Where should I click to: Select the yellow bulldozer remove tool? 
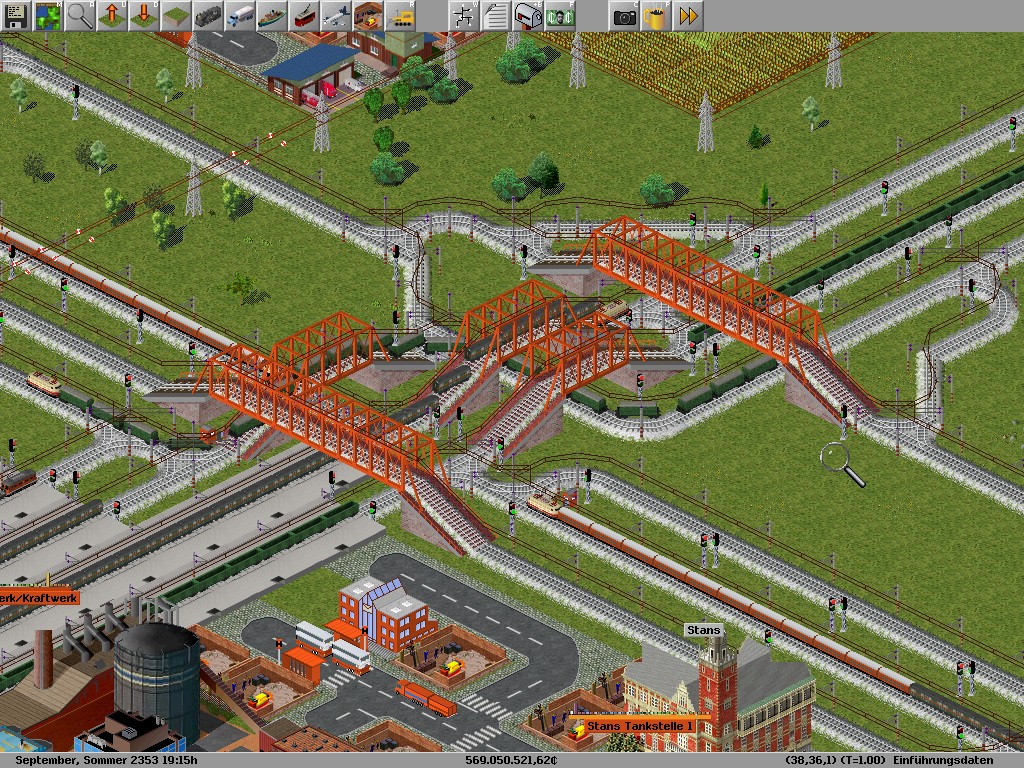[400, 16]
